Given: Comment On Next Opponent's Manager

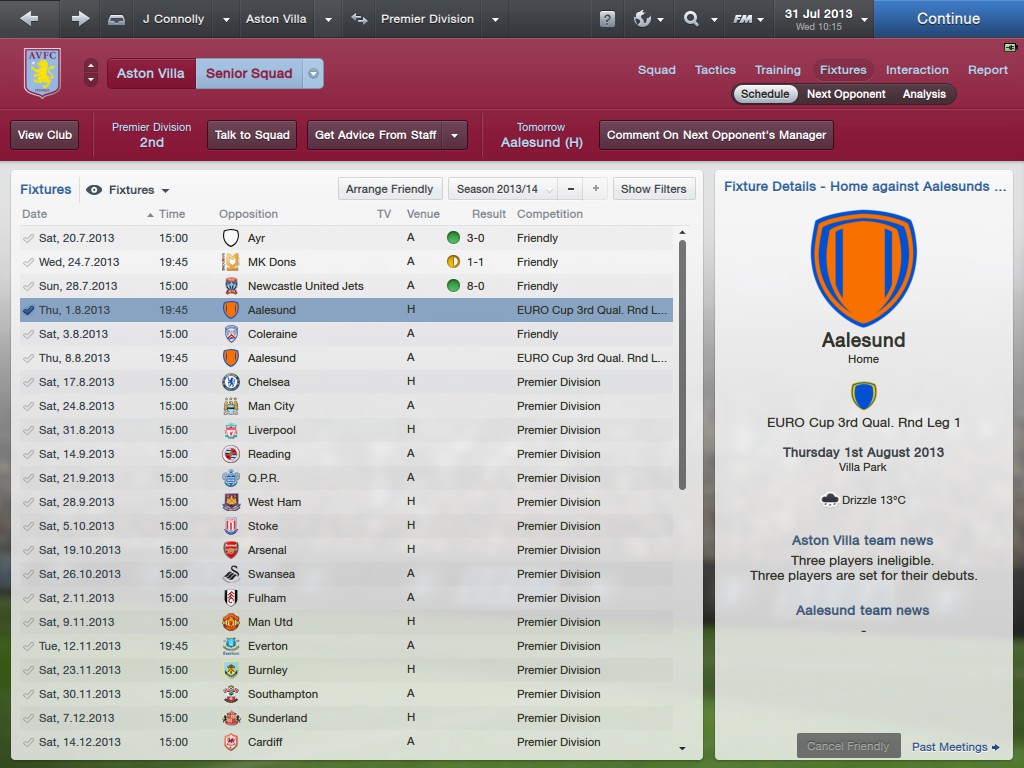Looking at the screenshot, I should (x=716, y=135).
